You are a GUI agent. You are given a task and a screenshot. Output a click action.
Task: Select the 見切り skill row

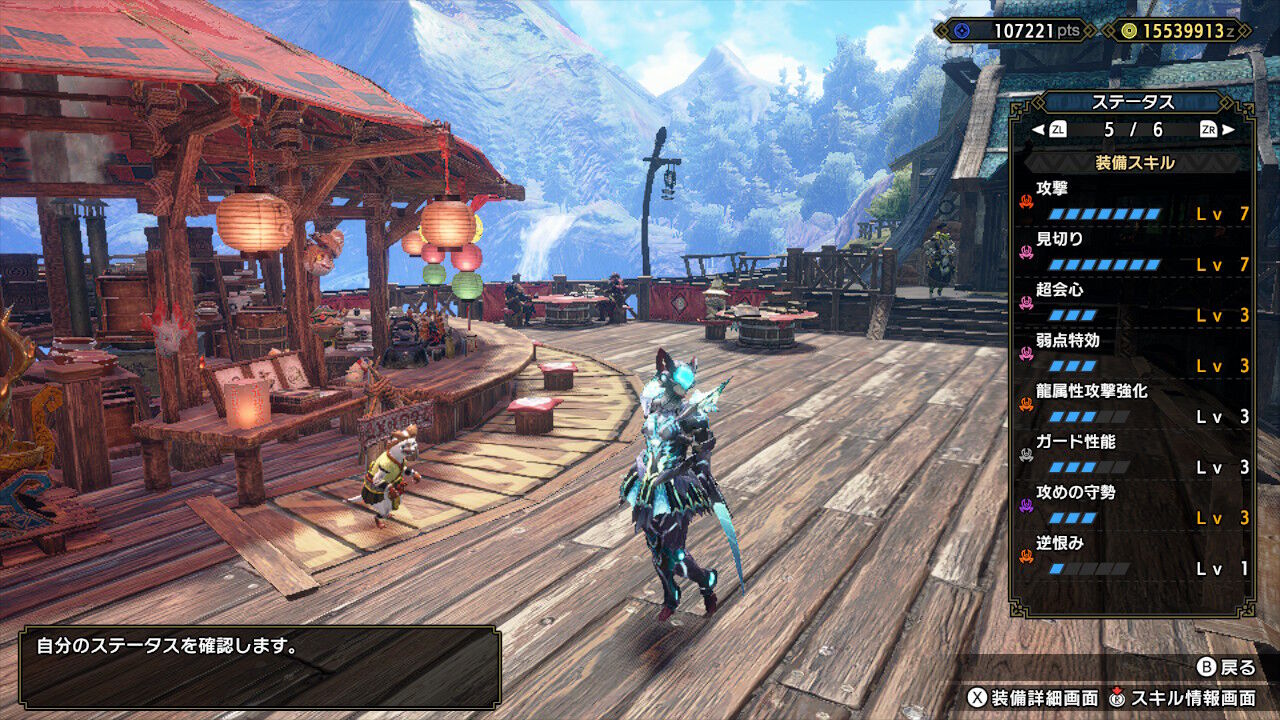[1133, 251]
